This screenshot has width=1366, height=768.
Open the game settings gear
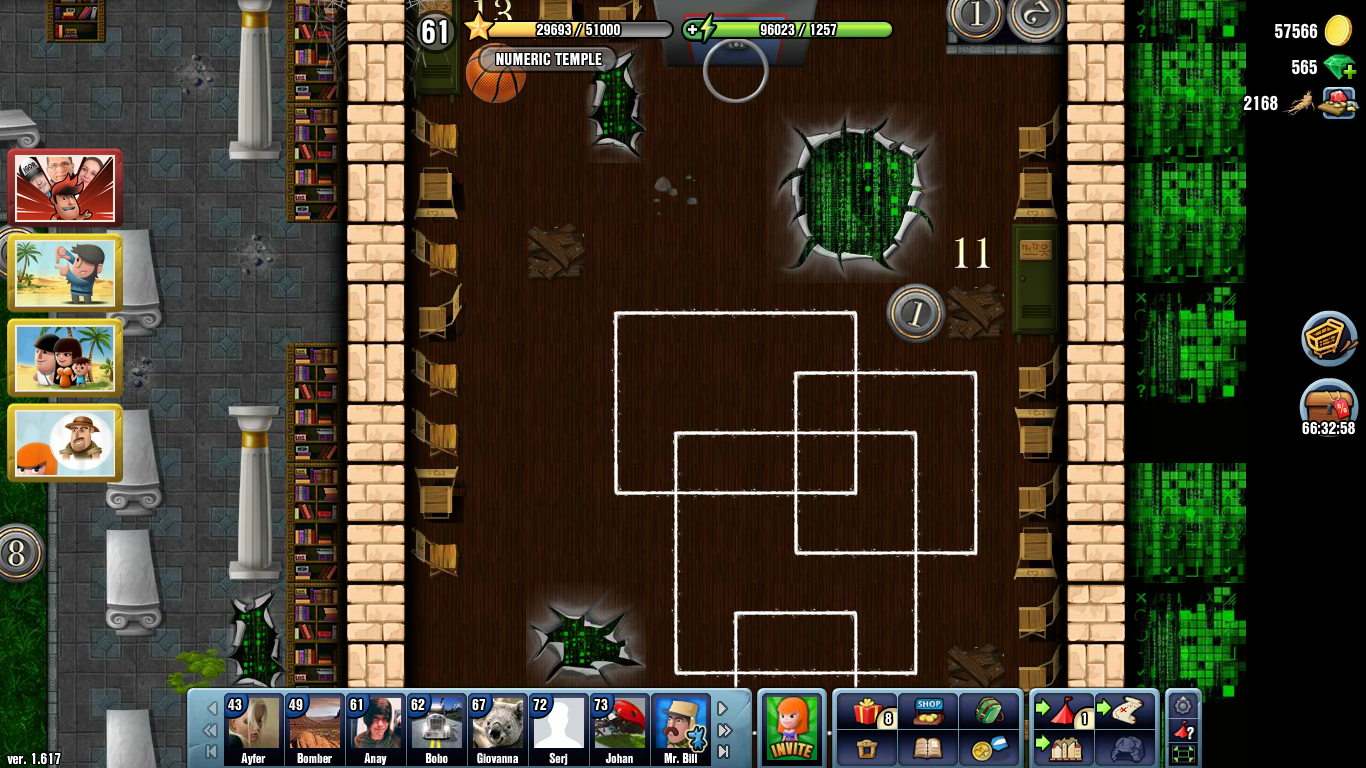1181,706
